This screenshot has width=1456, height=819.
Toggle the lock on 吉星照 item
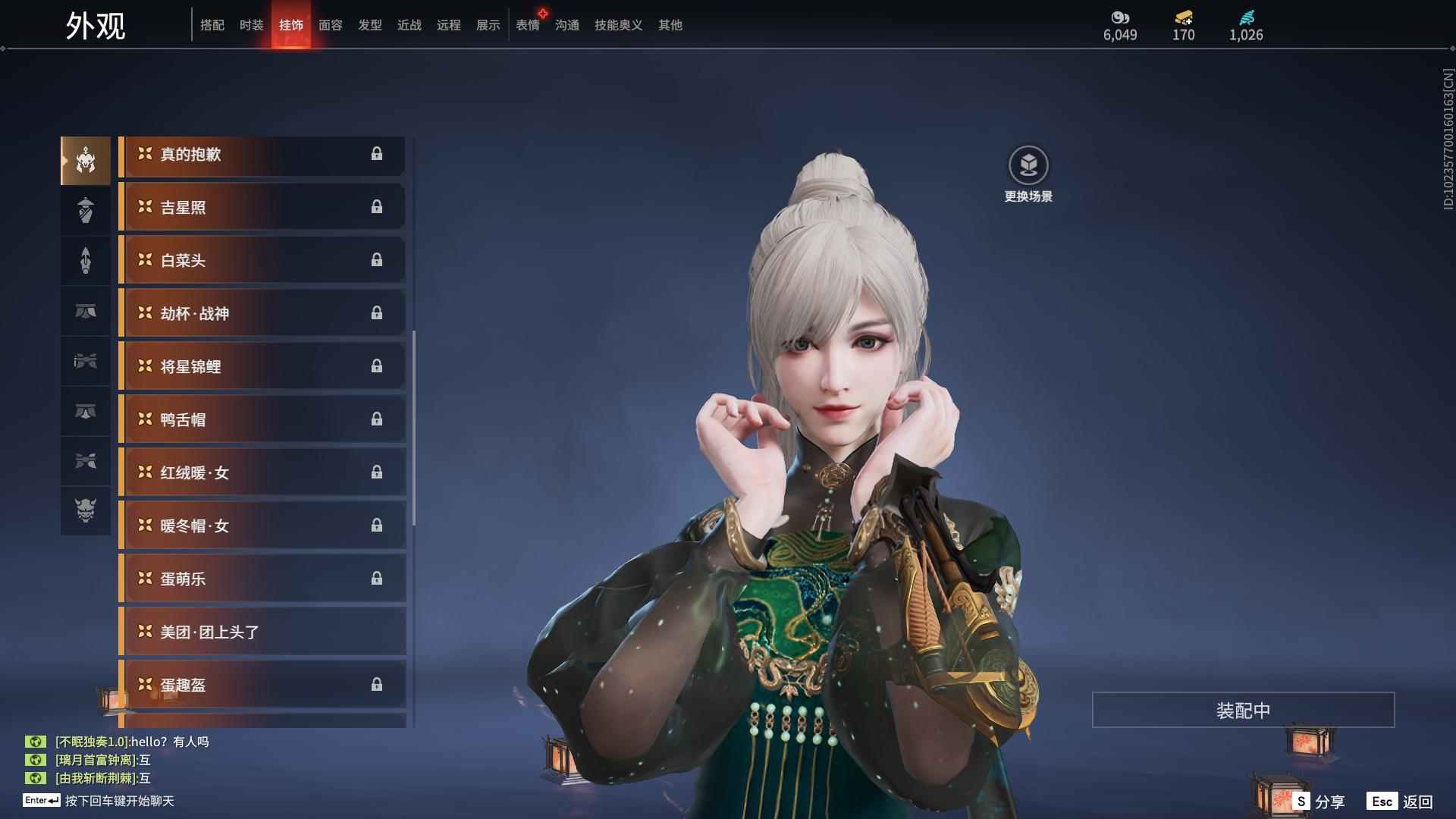pos(378,207)
